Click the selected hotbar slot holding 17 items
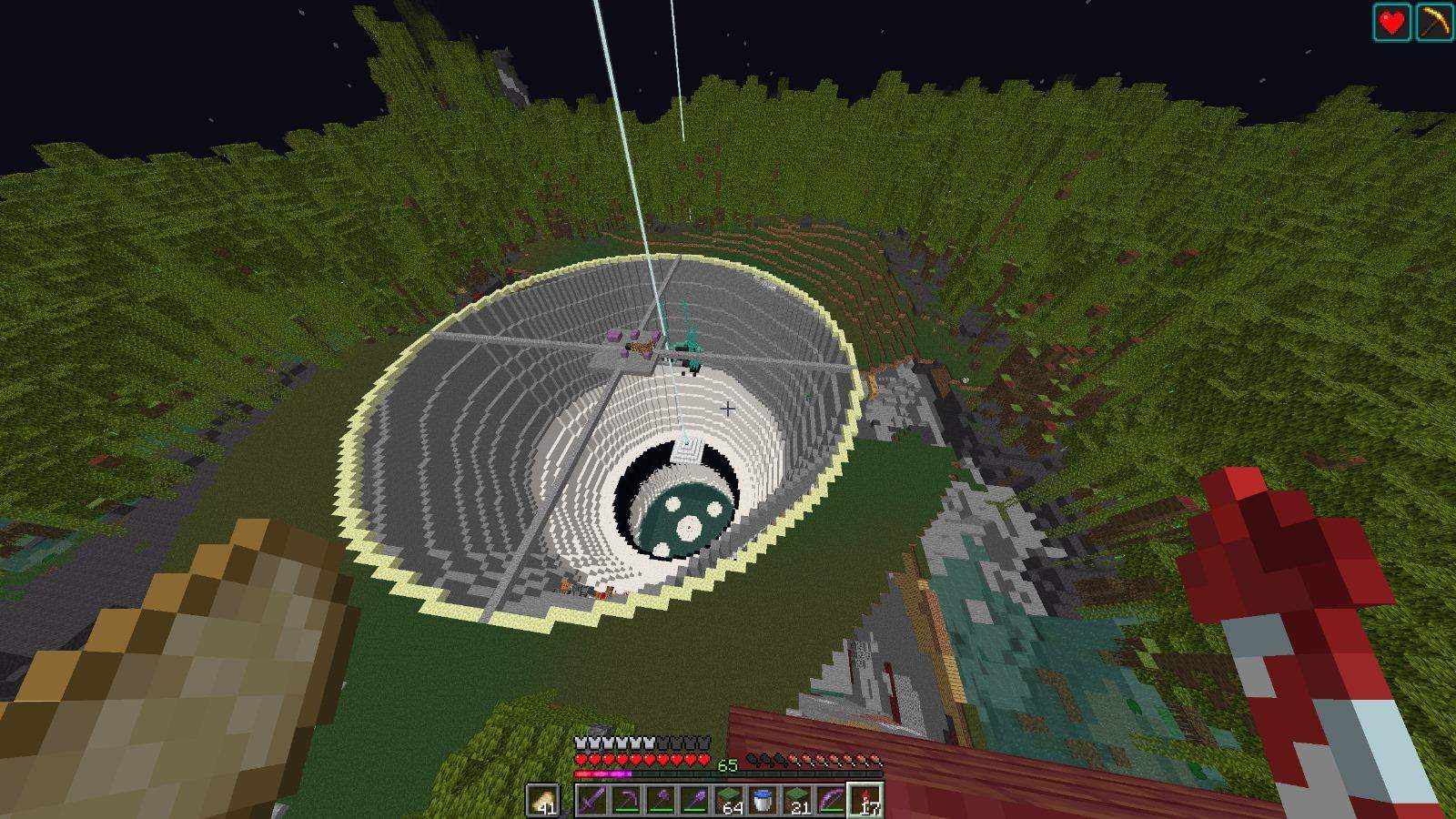1456x819 pixels. pos(864,799)
